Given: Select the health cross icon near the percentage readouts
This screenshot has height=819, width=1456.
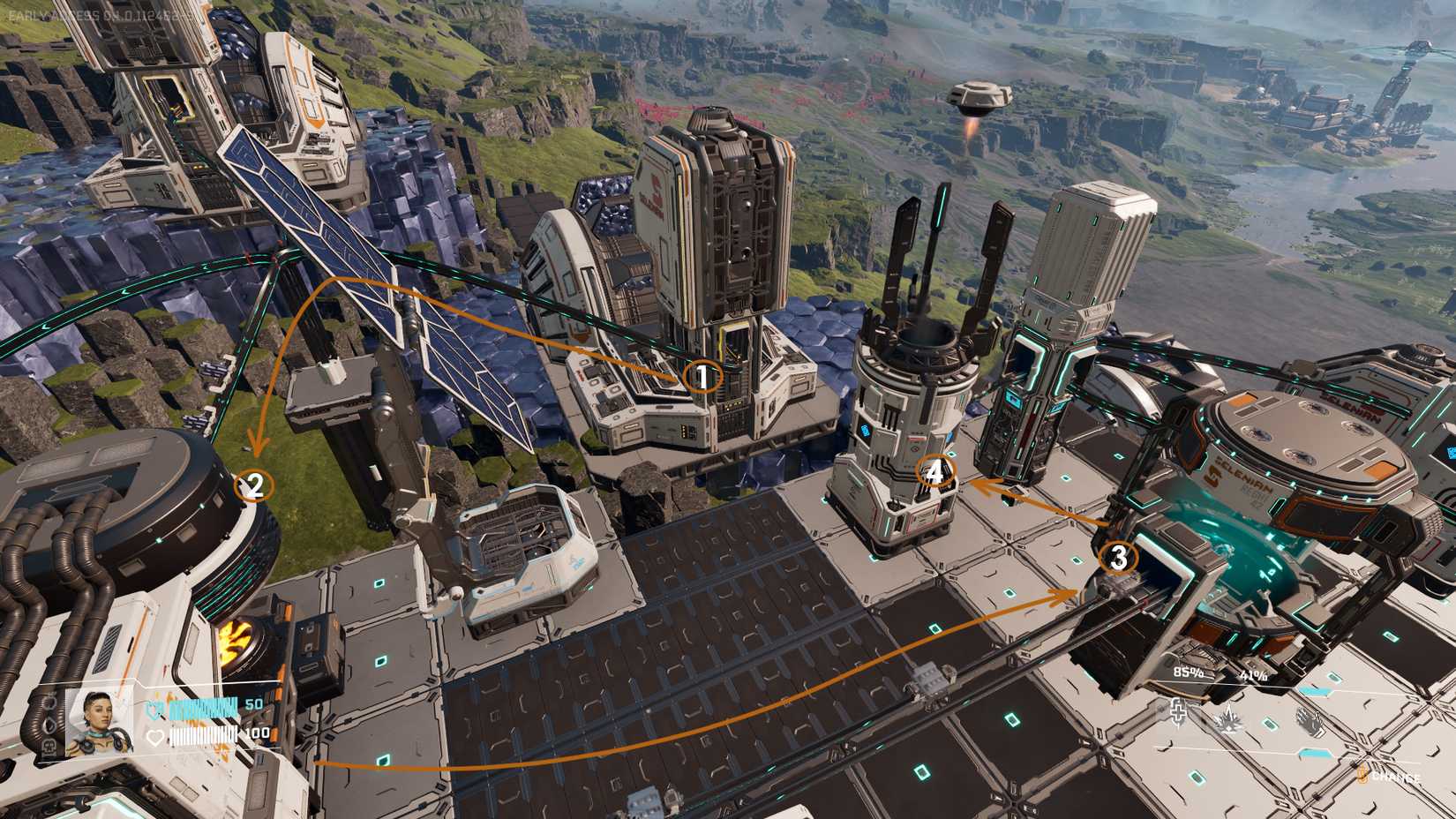Looking at the screenshot, I should 1178,712.
